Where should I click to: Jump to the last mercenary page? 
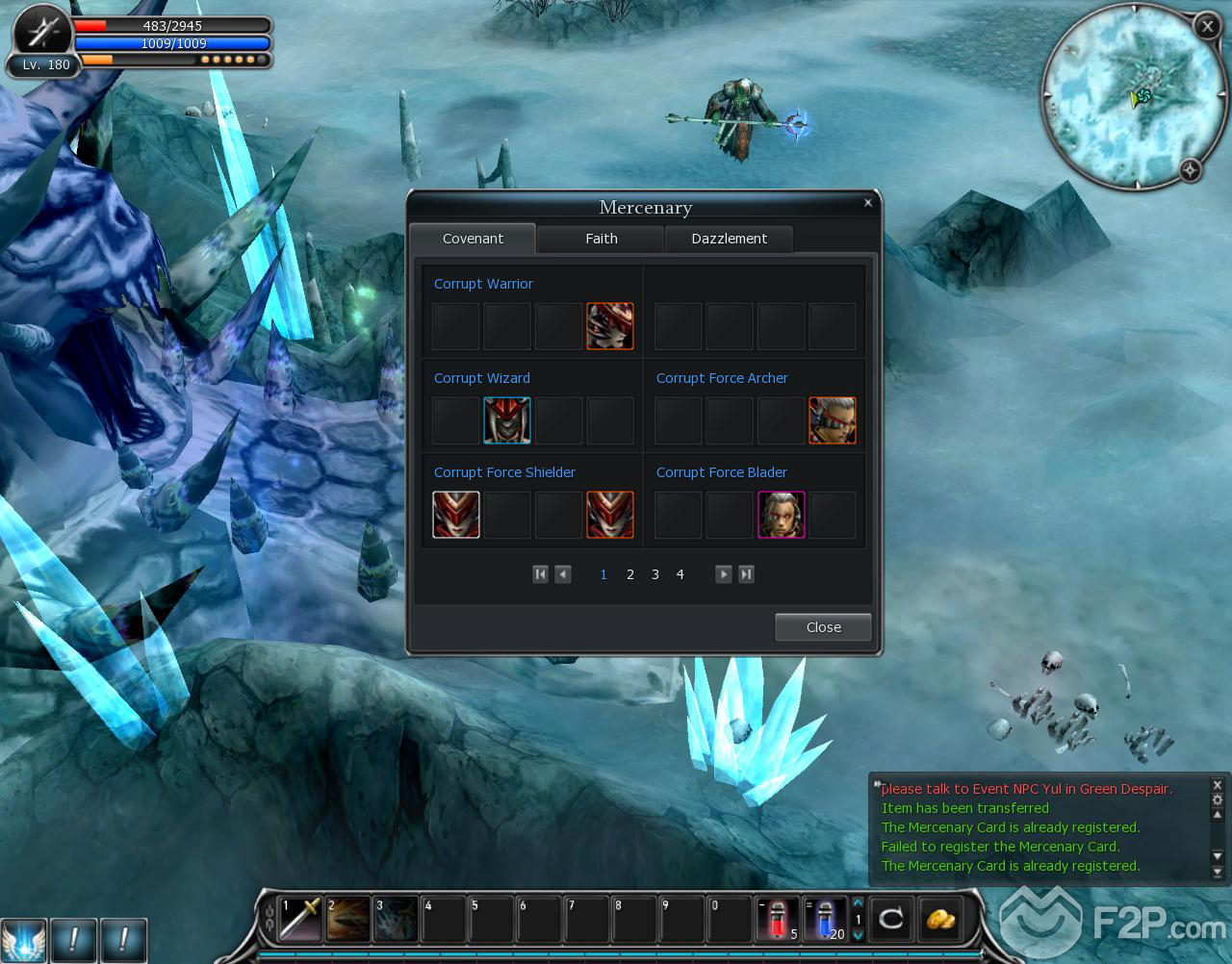(x=746, y=574)
